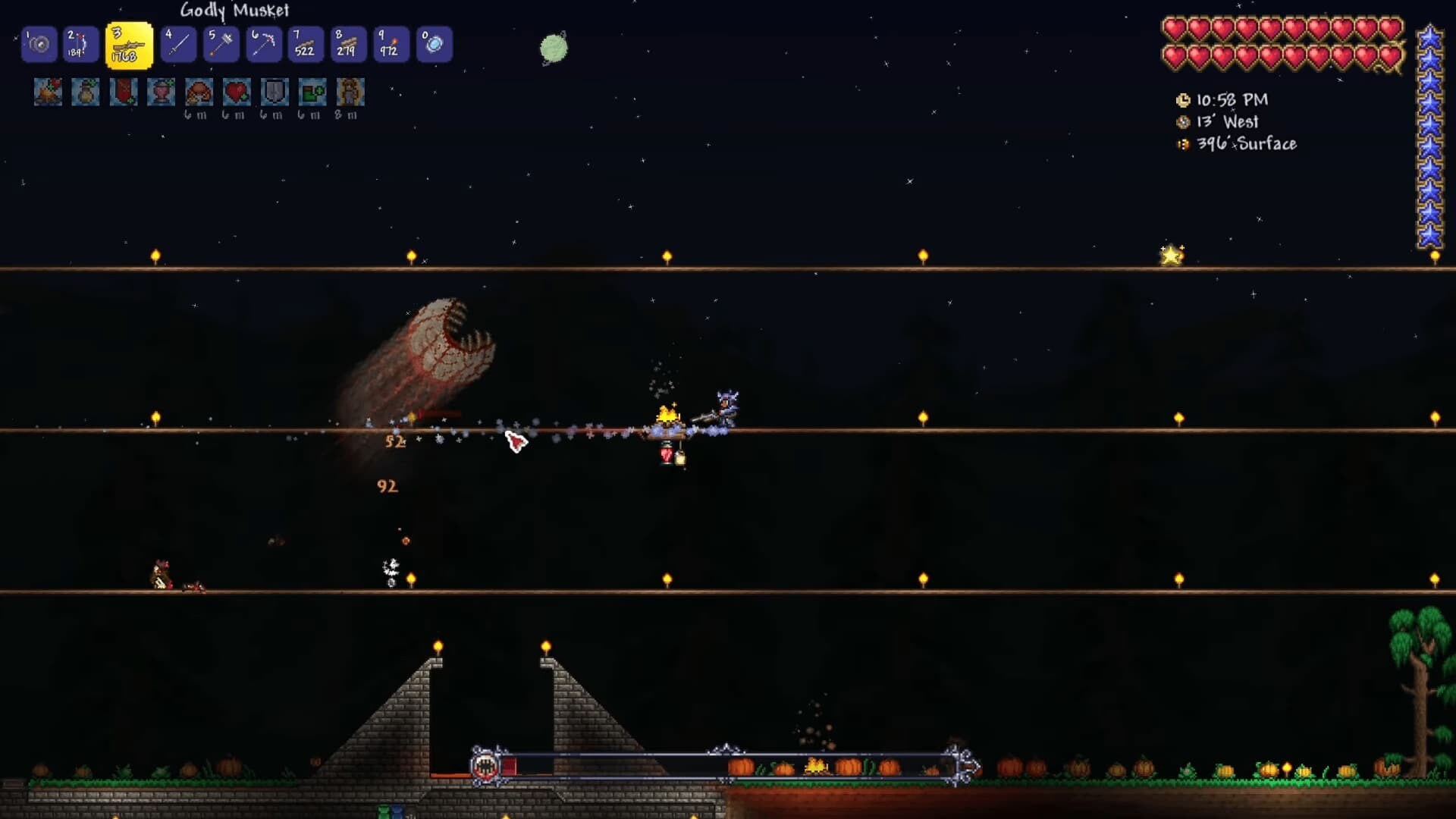This screenshot has height=819, width=1456.
Task: Choose the hammer in hotbar slot 5
Action: 221,45
